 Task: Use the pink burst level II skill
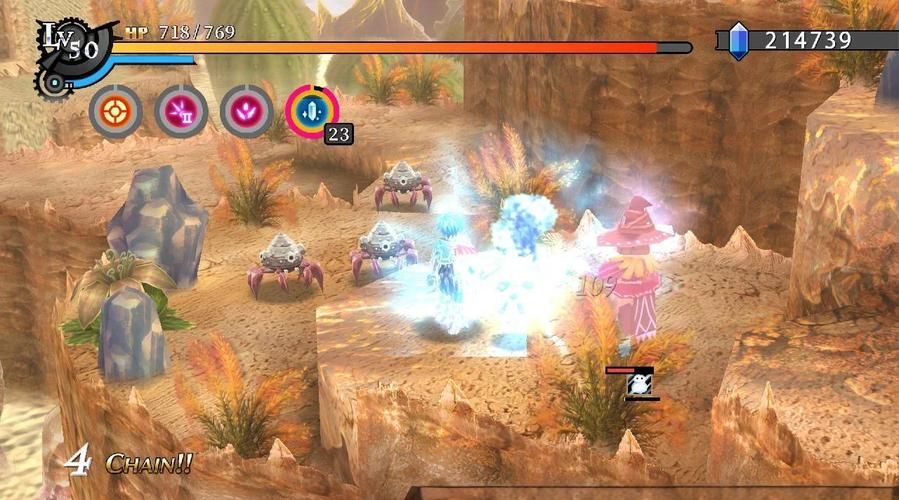pyautogui.click(x=181, y=111)
